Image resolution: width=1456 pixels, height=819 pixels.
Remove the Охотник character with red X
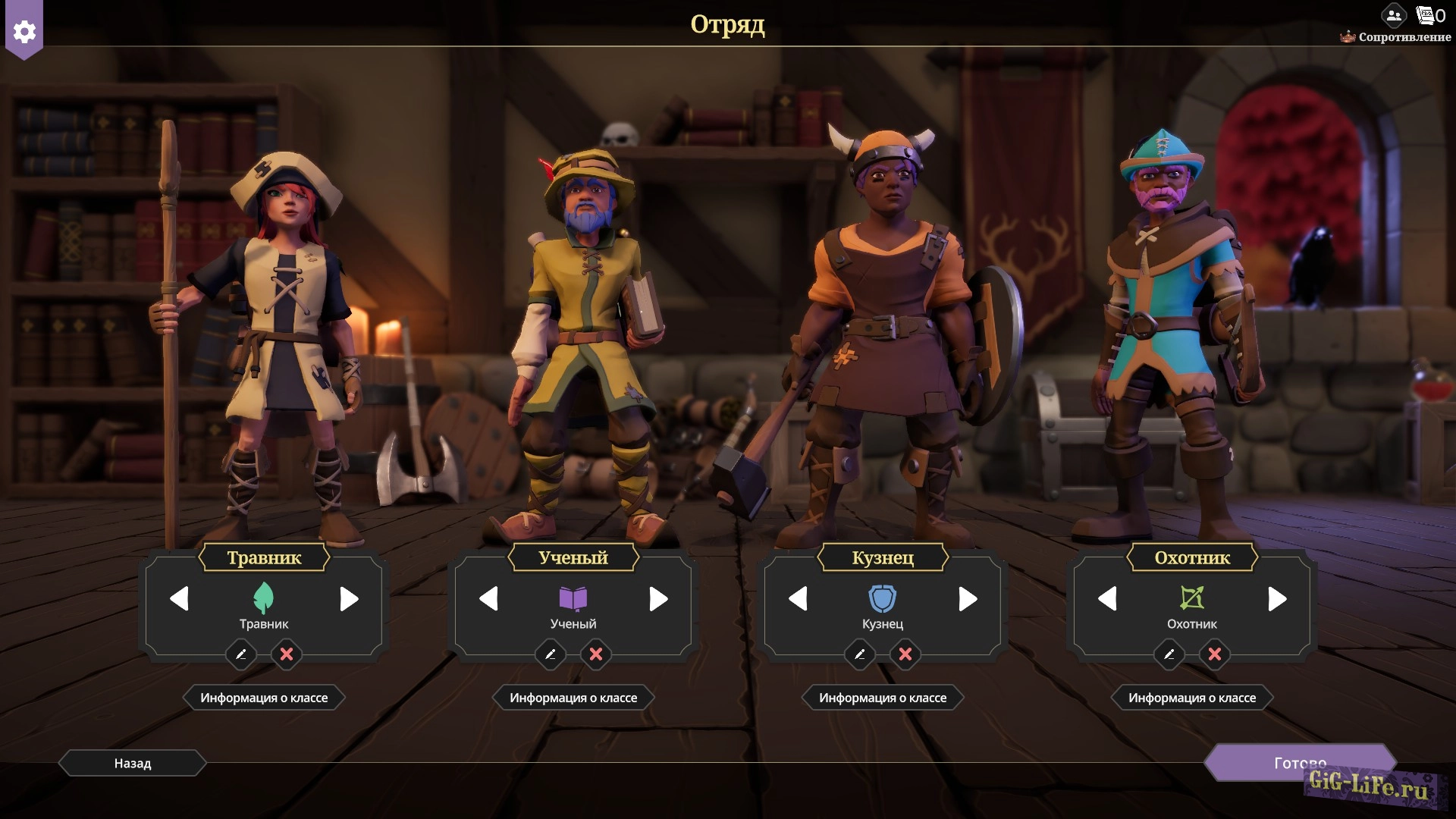(x=1215, y=654)
